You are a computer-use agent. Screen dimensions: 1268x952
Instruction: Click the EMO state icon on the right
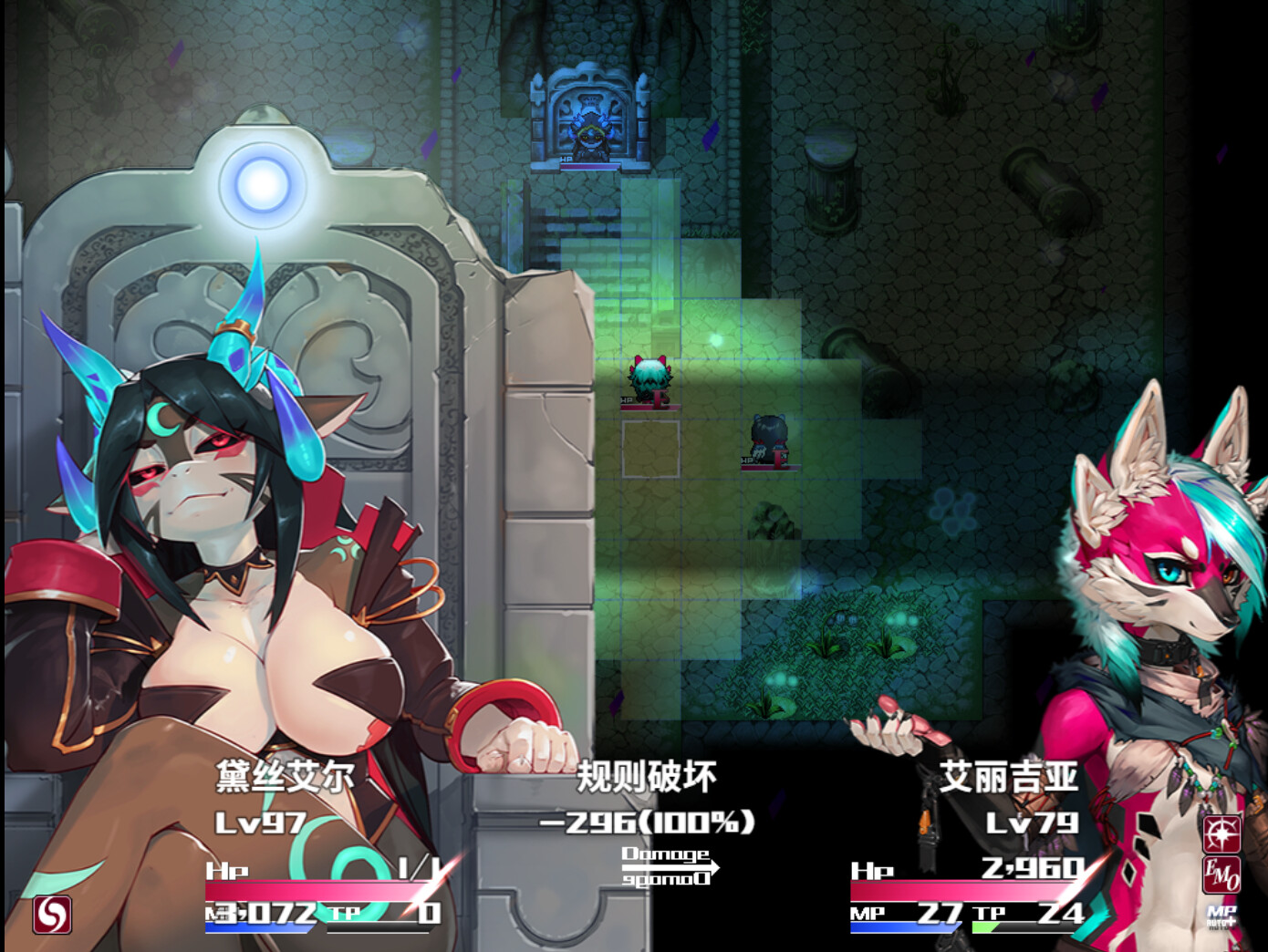pos(1221,874)
